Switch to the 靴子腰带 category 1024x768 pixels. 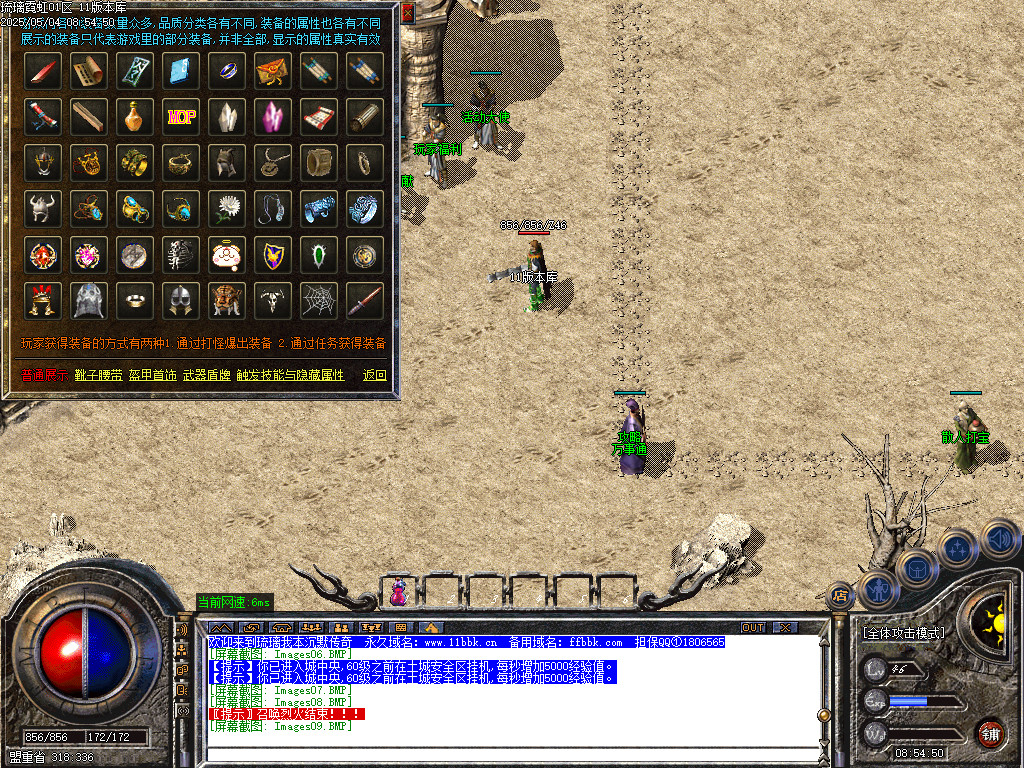coord(98,375)
